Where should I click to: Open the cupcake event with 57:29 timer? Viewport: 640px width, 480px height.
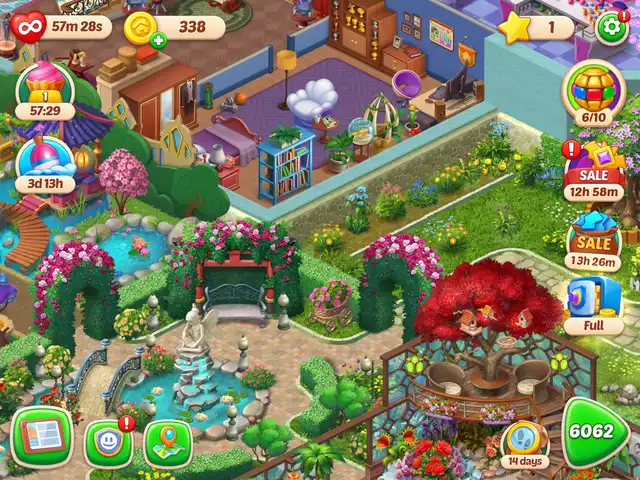[44, 88]
